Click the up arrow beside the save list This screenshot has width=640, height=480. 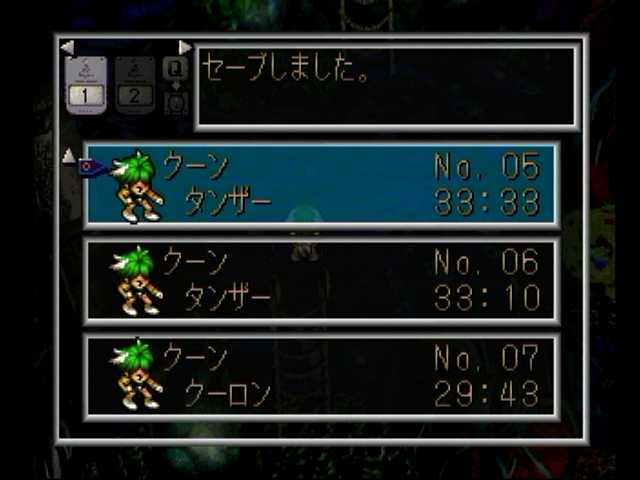pyautogui.click(x=68, y=155)
